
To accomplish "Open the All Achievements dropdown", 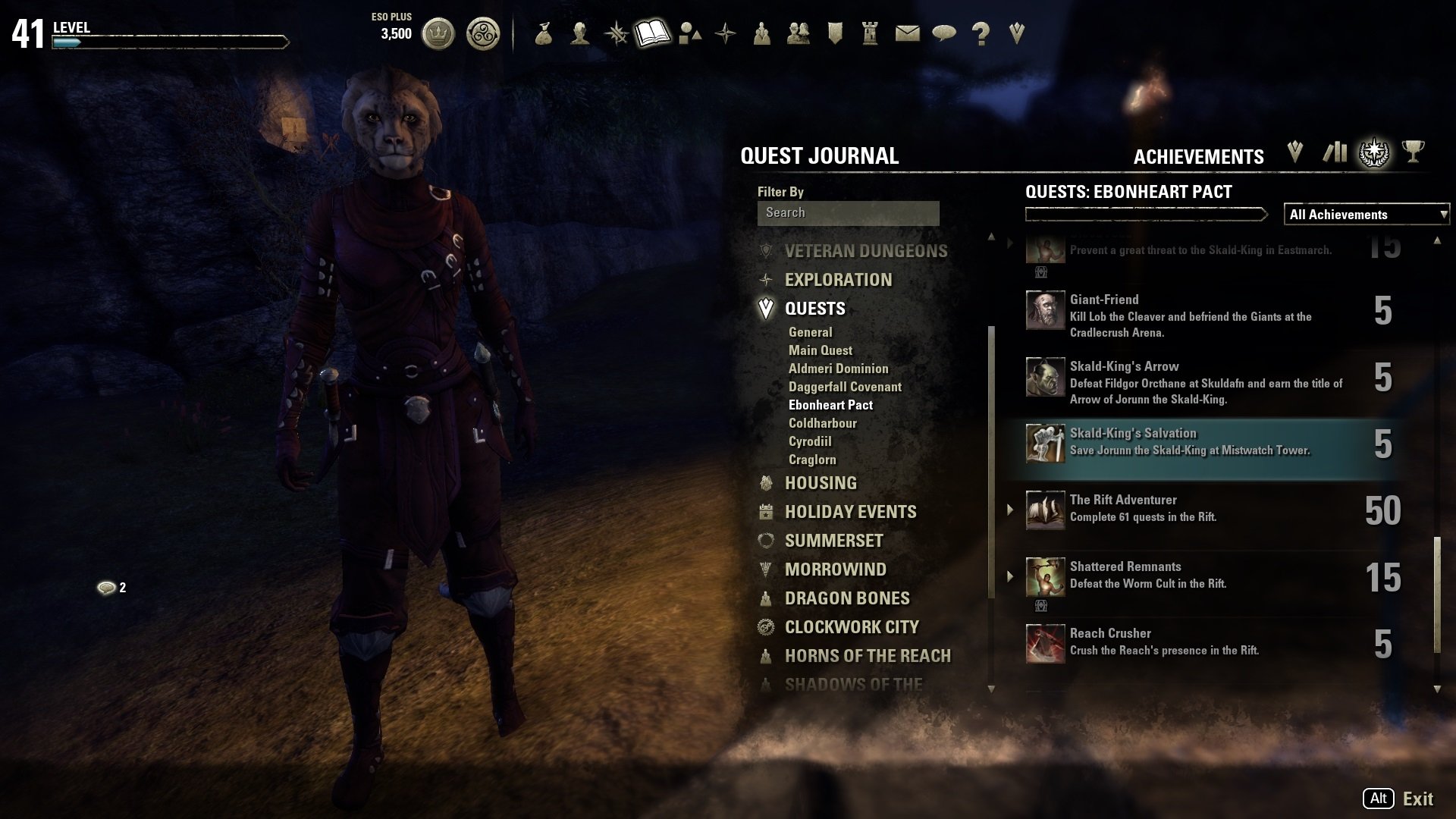I will 1366,215.
